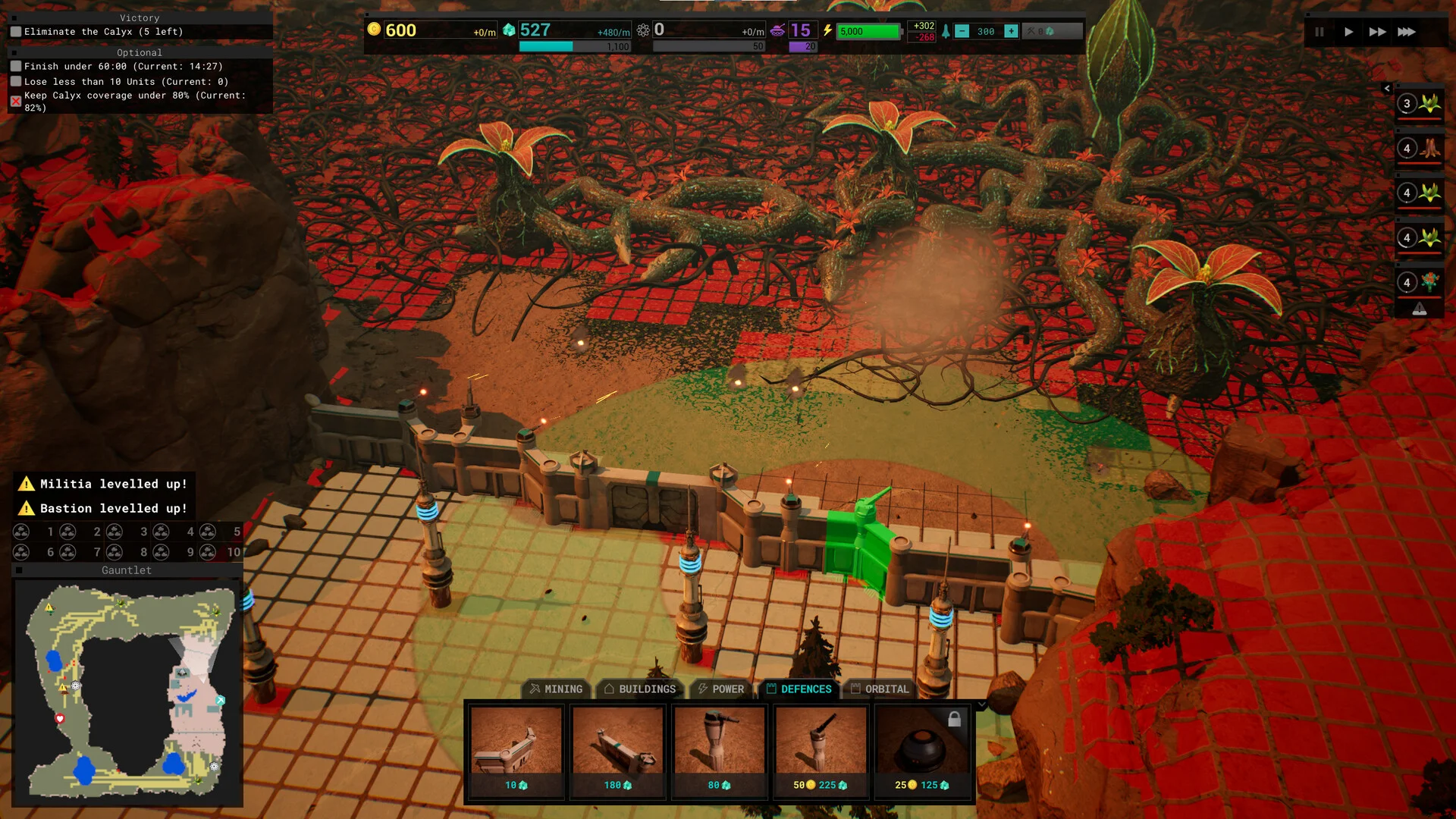Switch to the Power tab
1456x819 pixels.
[x=720, y=689]
